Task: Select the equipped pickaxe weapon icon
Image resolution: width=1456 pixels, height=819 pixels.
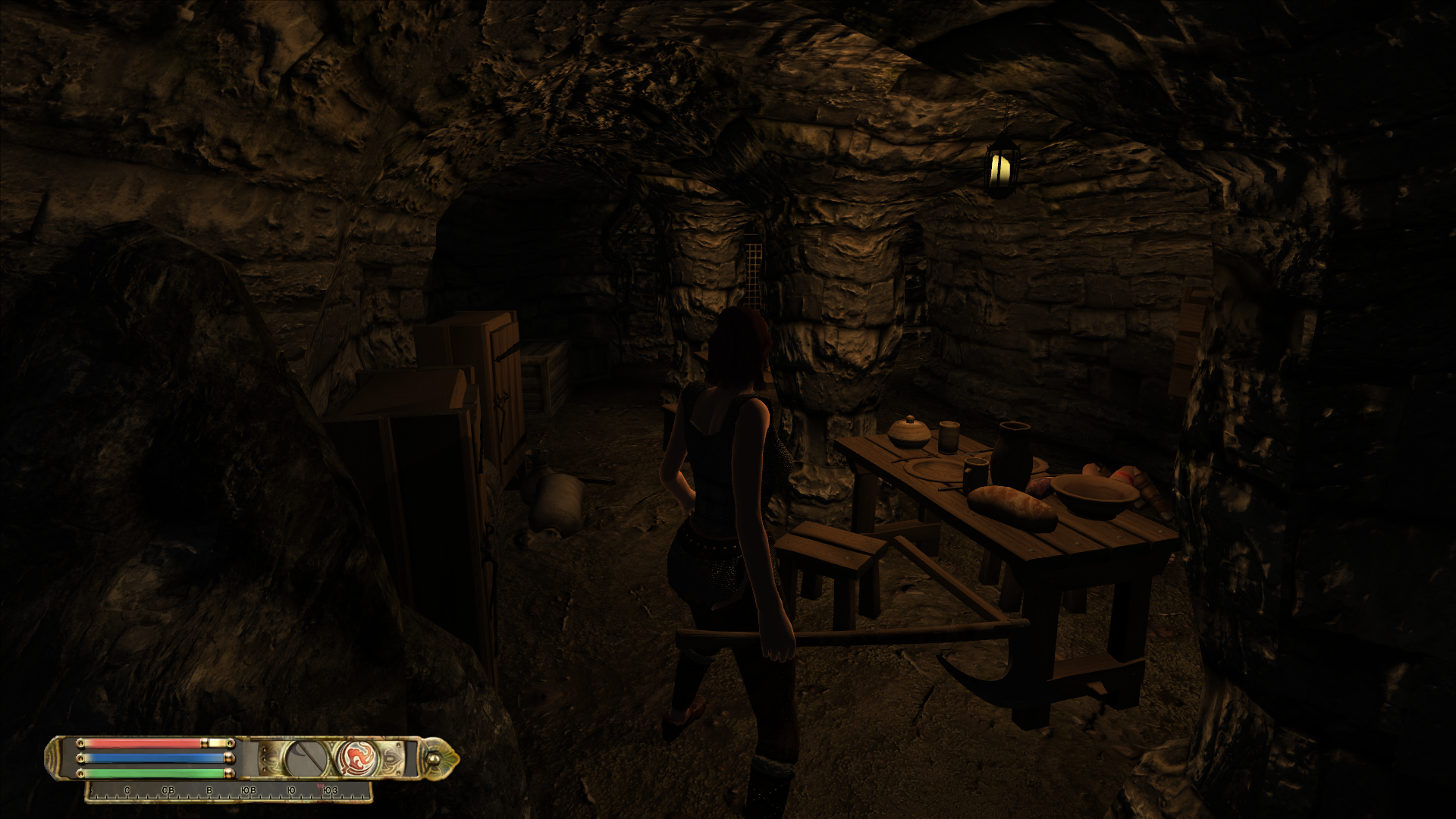Action: point(306,758)
